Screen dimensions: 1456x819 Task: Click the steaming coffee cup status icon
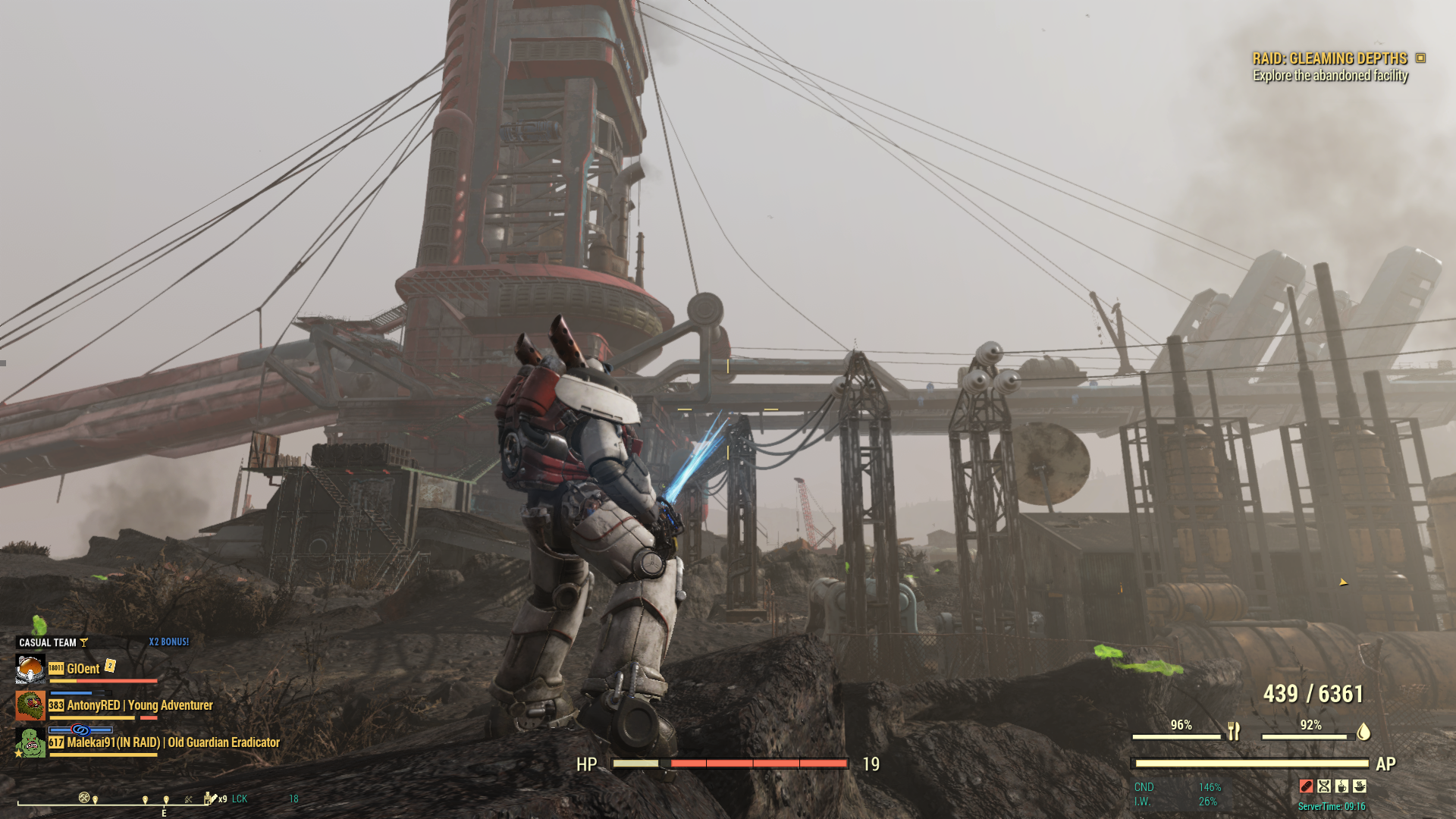point(1341,786)
